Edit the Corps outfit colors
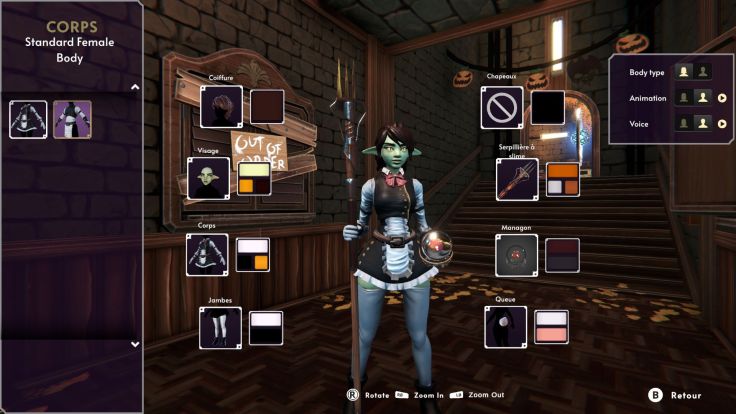 coord(252,255)
